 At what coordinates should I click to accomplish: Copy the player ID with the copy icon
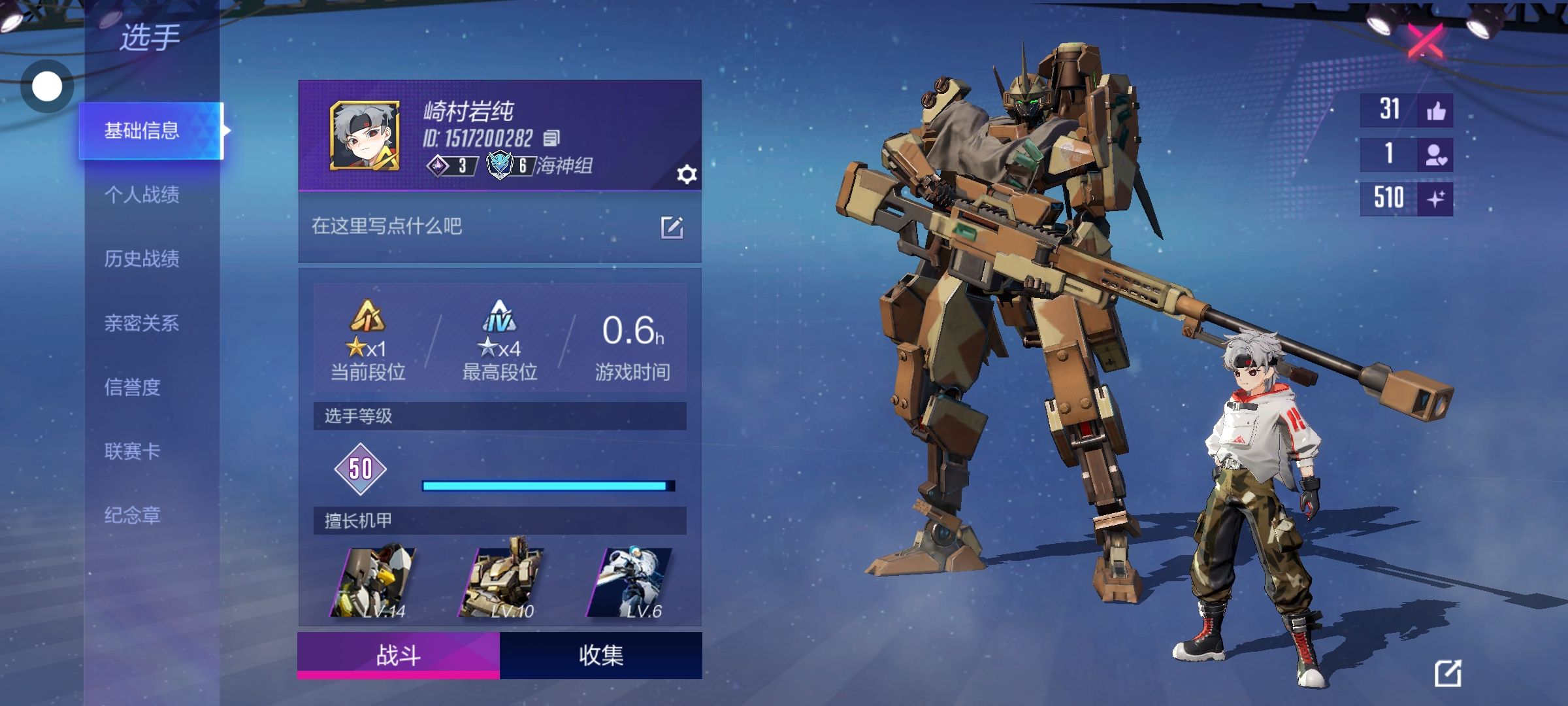[551, 138]
